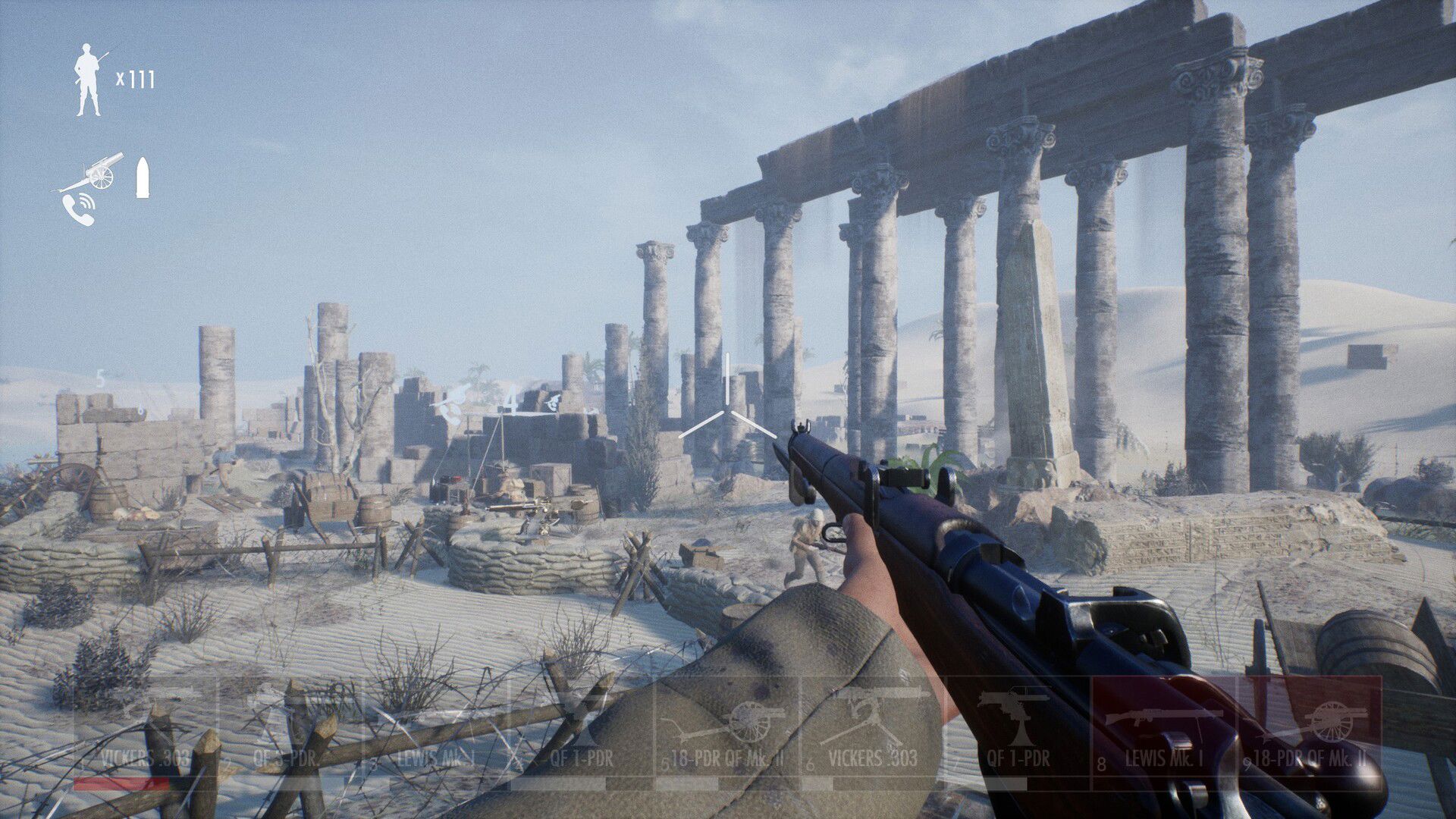Select the field artillery cannon icon
Viewport: 1456px width, 819px height.
pos(99,171)
